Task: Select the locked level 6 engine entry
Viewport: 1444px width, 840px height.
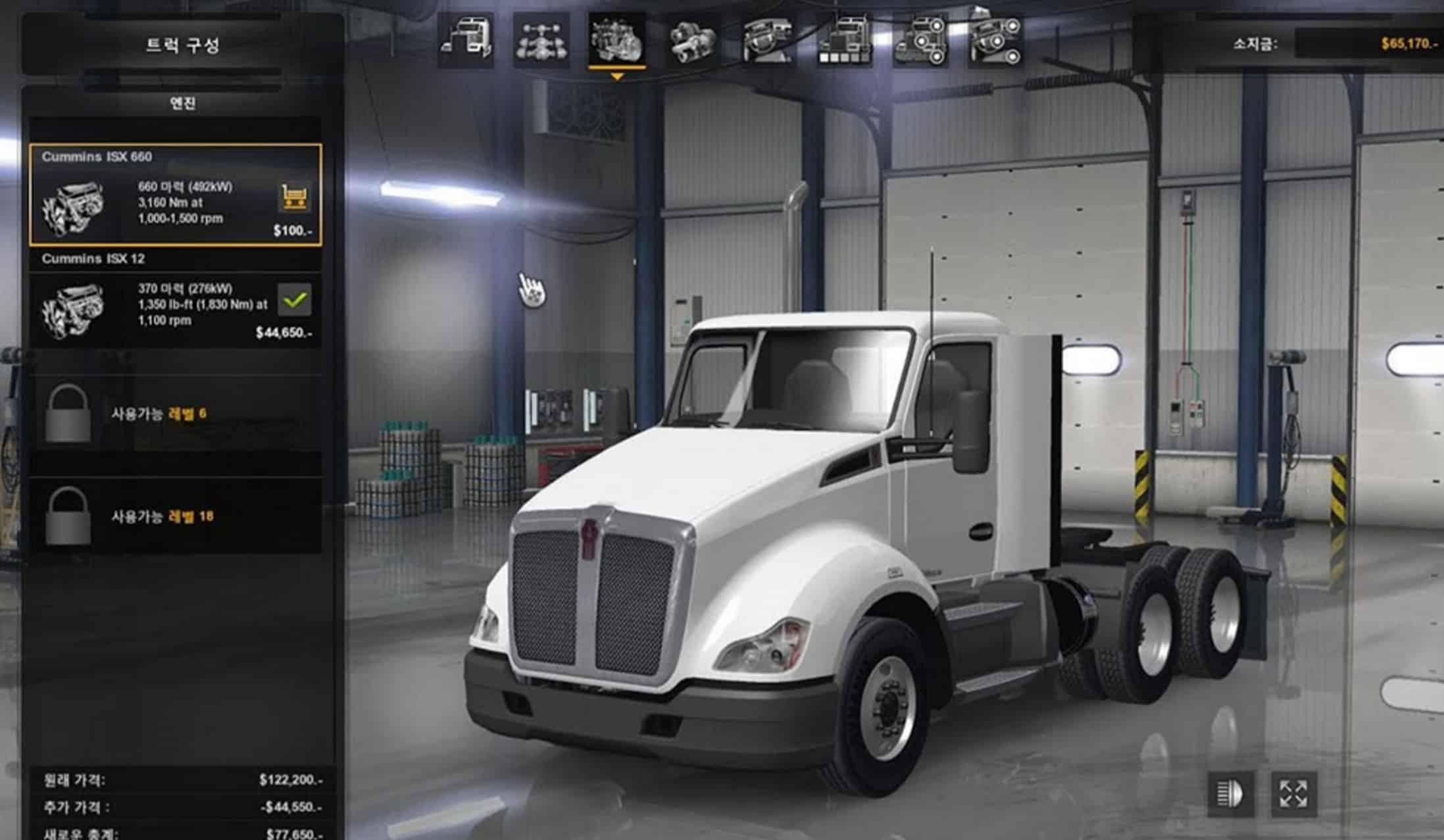Action: coord(176,414)
